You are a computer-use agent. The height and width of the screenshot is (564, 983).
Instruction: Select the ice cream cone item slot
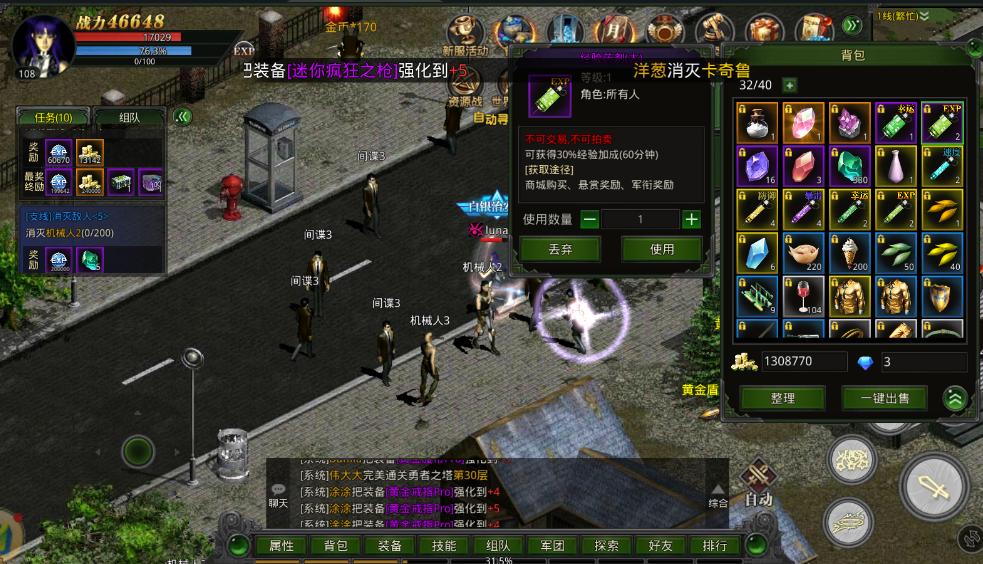point(849,254)
